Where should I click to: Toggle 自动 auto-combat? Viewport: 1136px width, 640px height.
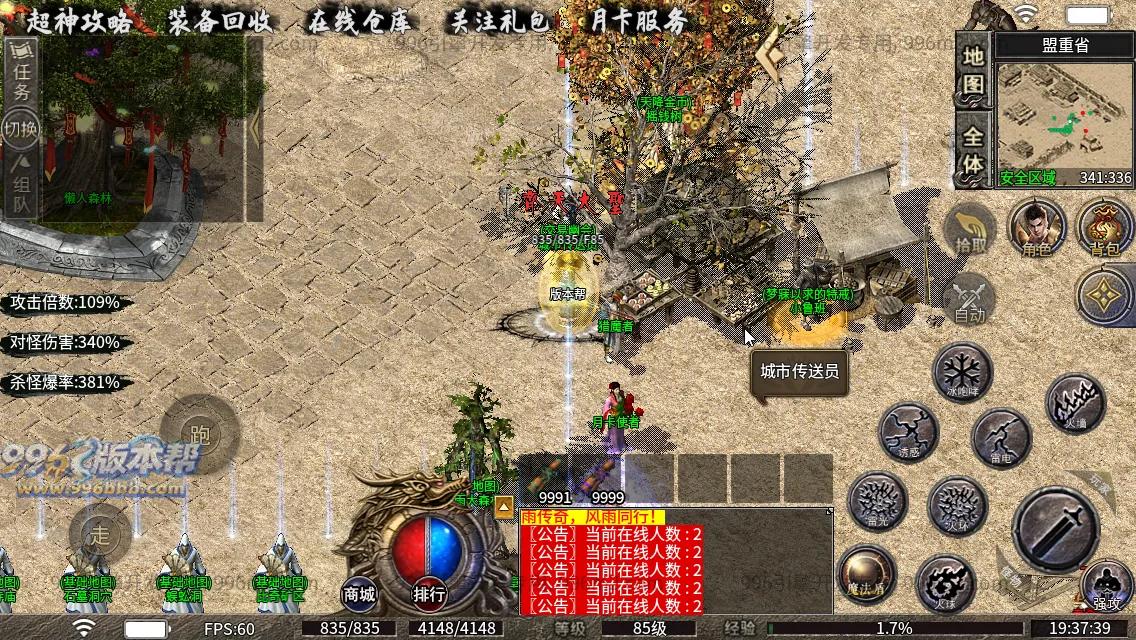tap(970, 298)
